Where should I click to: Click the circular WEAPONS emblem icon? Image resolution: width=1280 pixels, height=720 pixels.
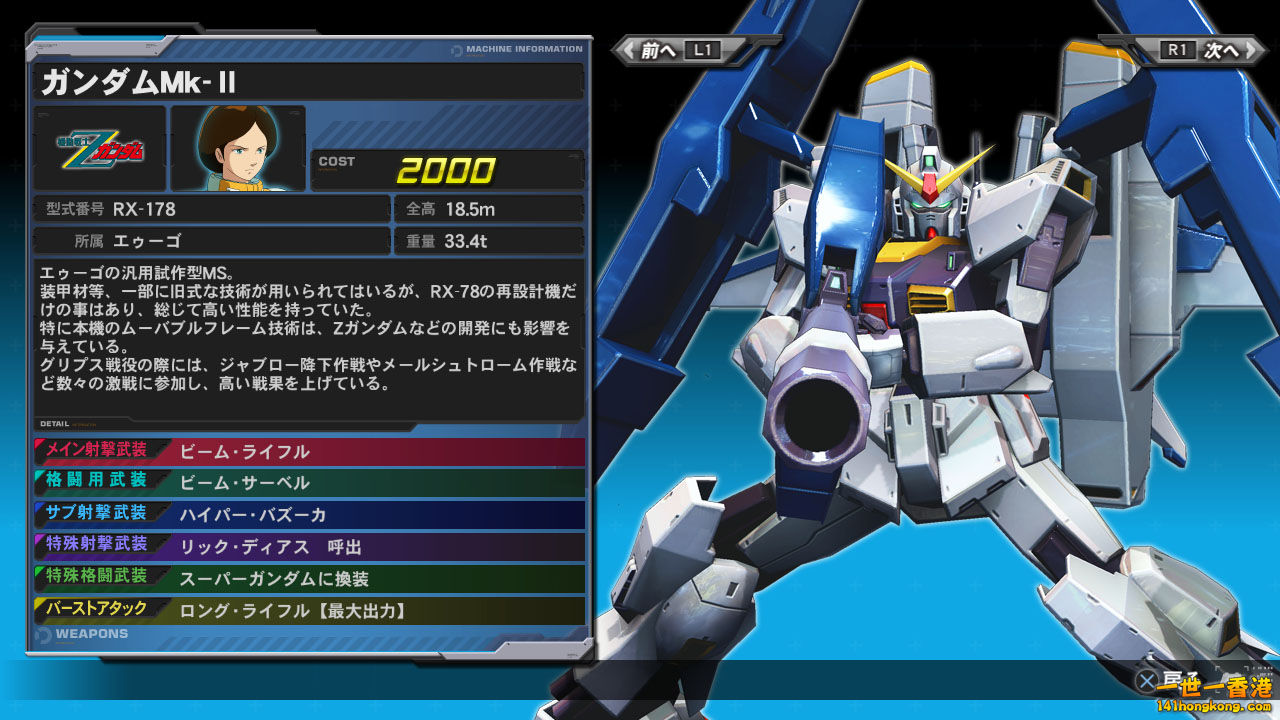(42, 633)
